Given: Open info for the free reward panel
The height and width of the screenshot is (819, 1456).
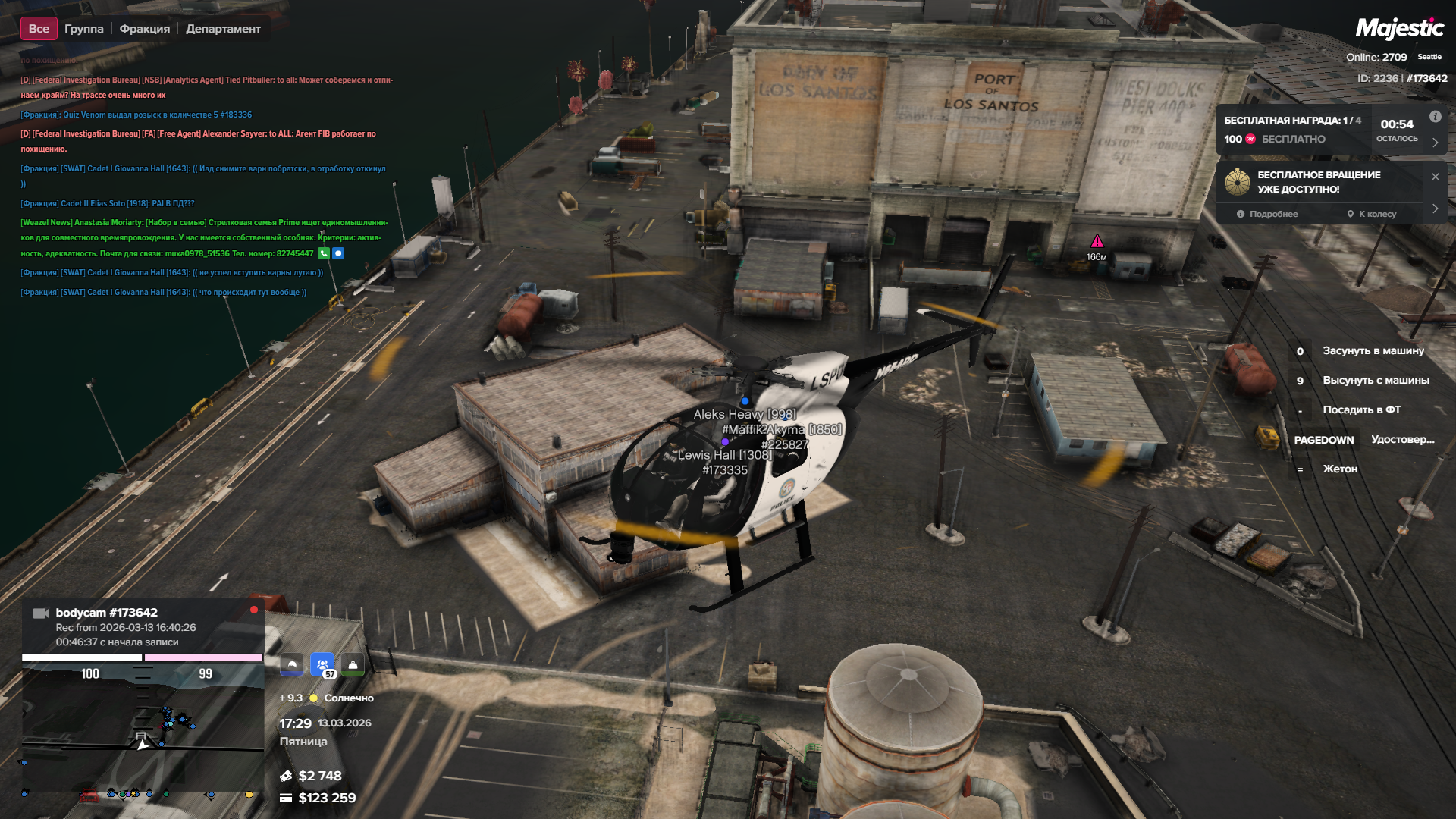Looking at the screenshot, I should click(x=1435, y=117).
